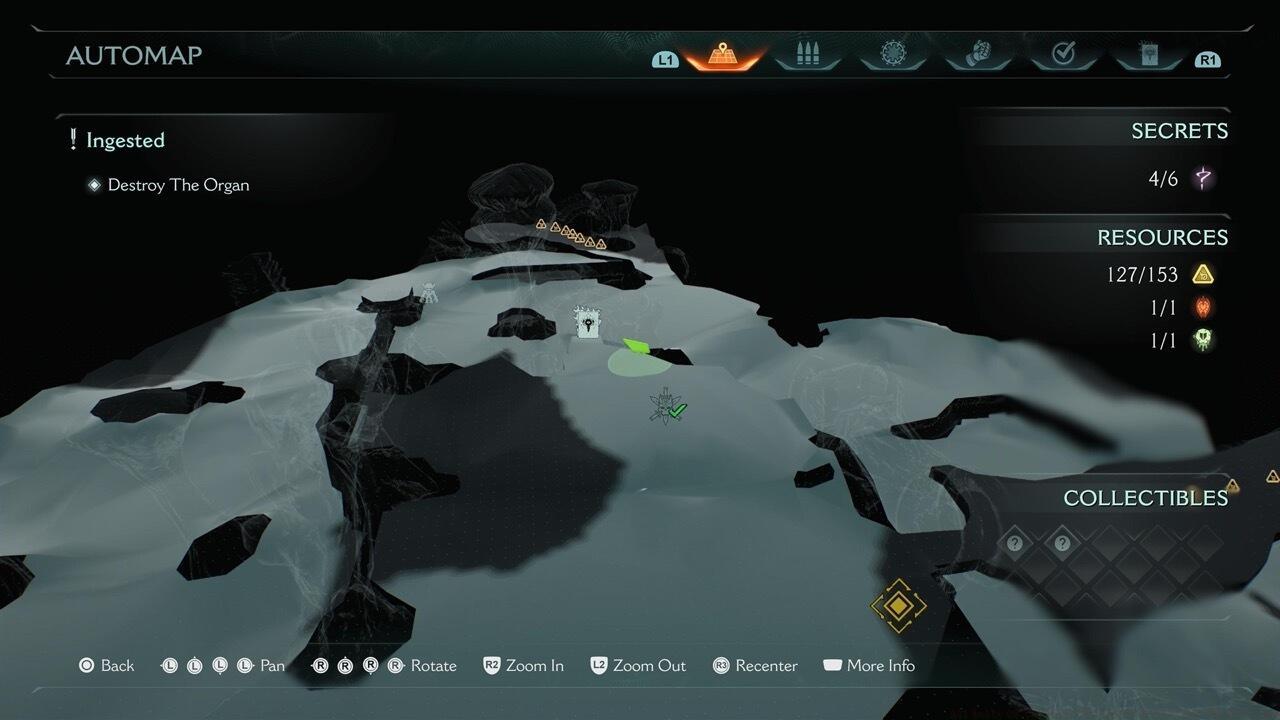
Task: Select the Destroy The Organ objective
Action: (178, 185)
